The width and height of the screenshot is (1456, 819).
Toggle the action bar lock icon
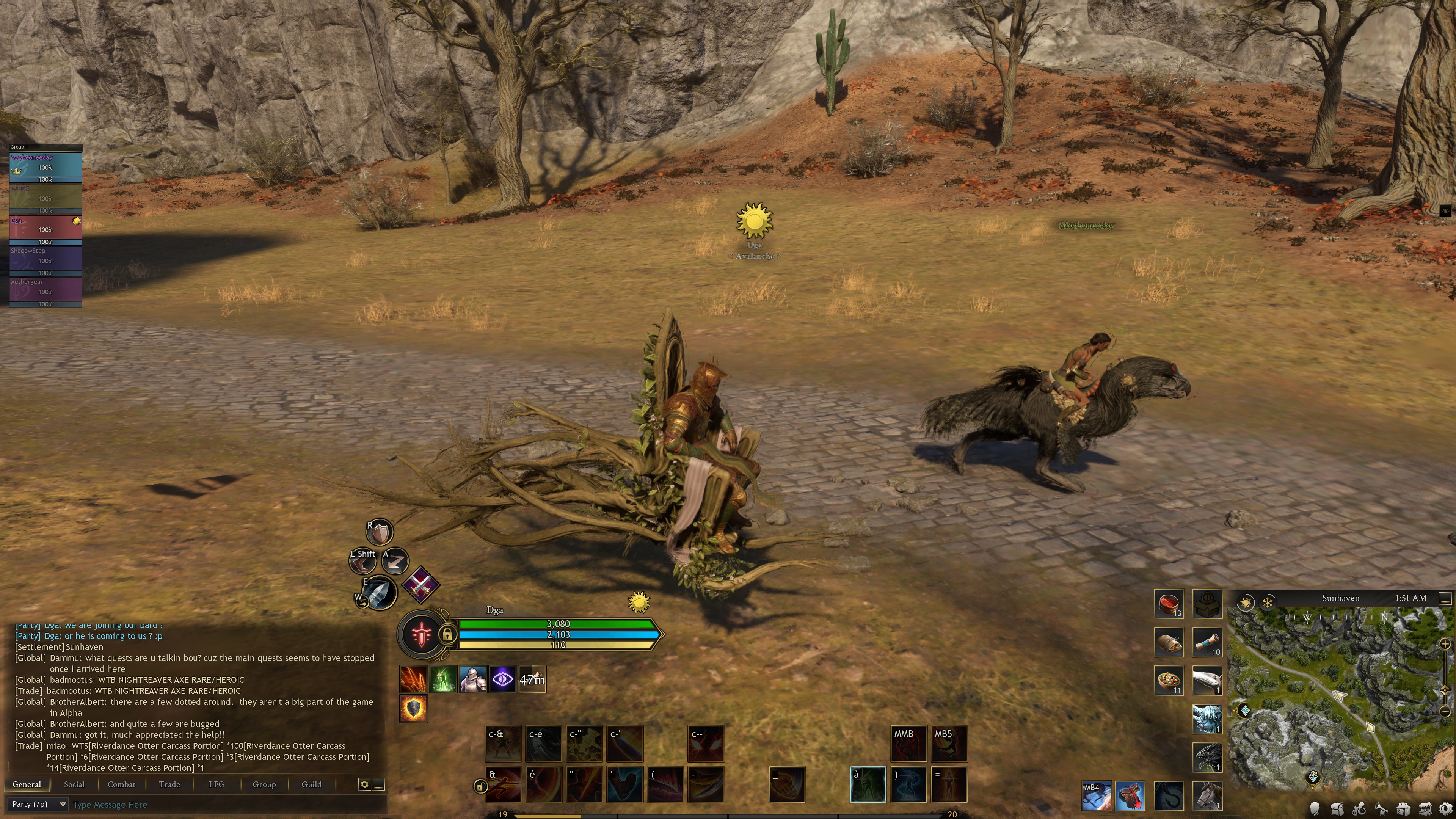pos(480,786)
